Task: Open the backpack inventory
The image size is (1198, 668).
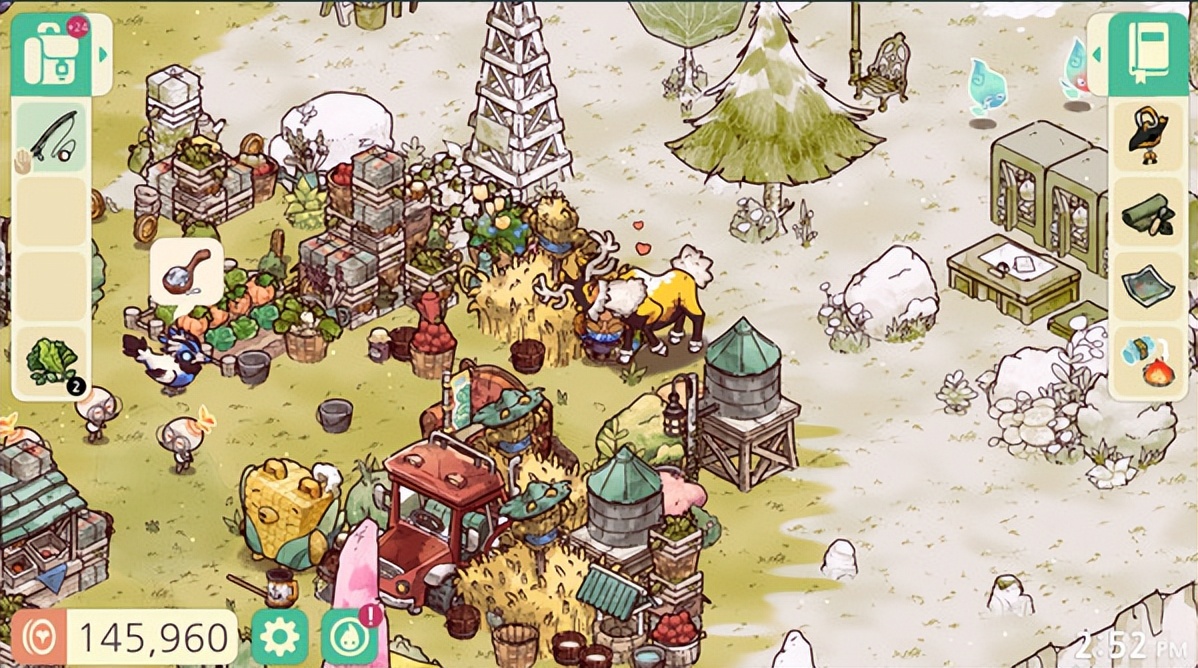Action: point(51,54)
